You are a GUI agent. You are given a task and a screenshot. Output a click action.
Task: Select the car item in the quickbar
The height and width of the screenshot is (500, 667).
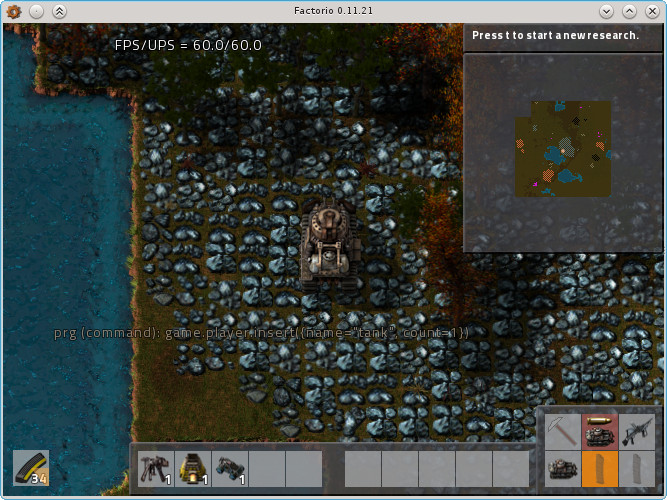[x=230, y=467]
